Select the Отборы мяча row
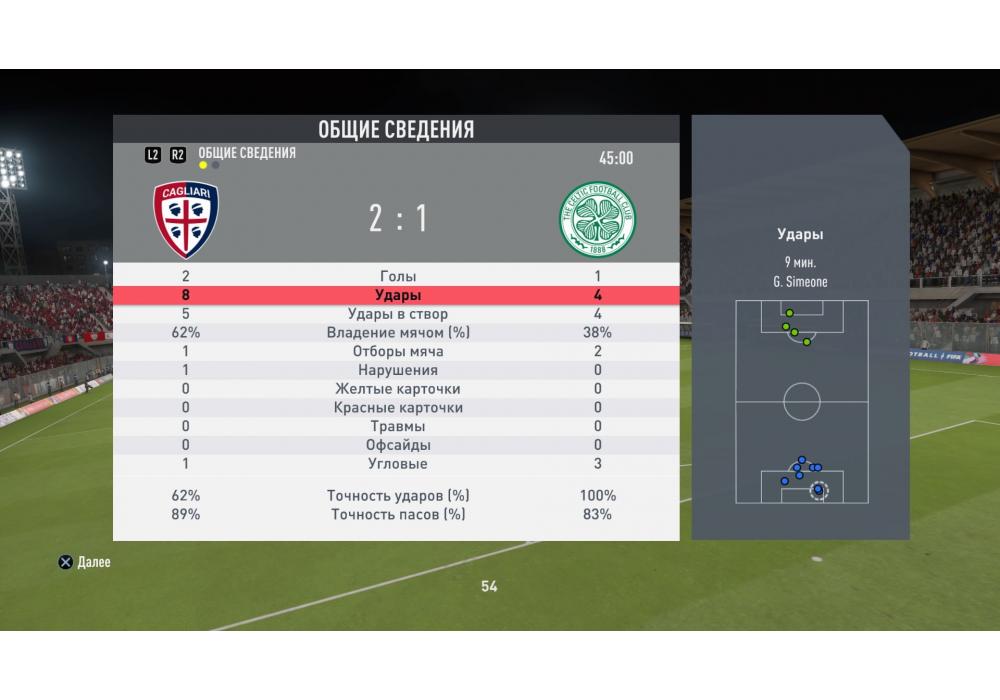Screen dimensions: 1000x700 398,352
